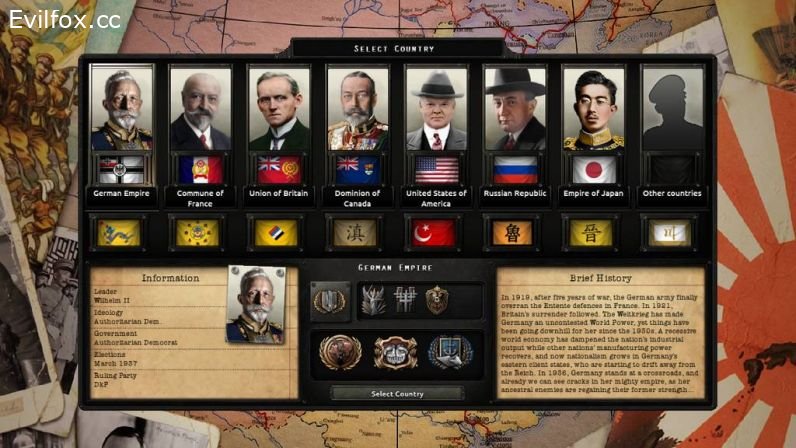Click the bronze wreath red emblem icon
The width and height of the screenshot is (796, 448).
(x=340, y=351)
